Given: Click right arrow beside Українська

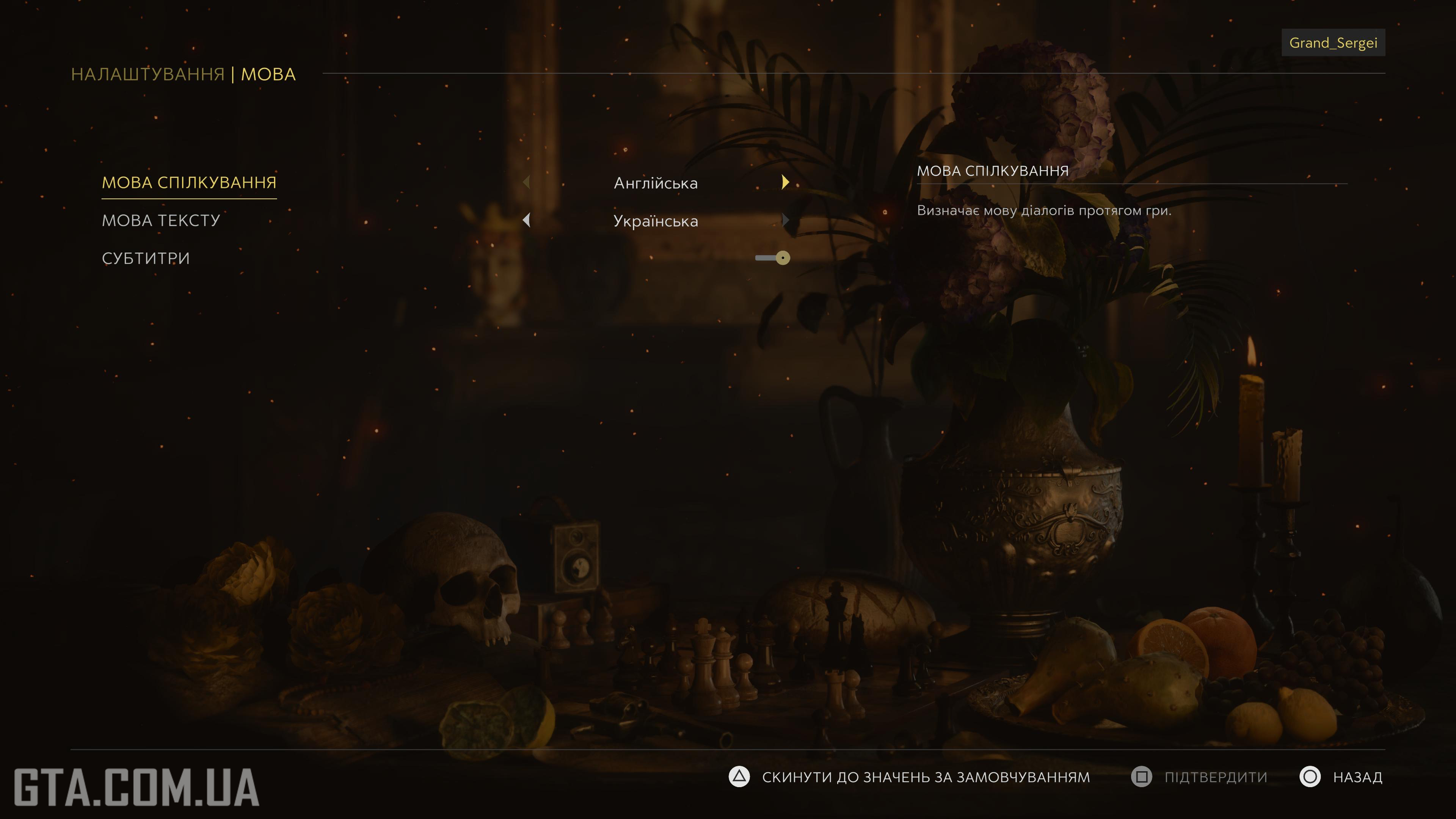Looking at the screenshot, I should click(785, 220).
